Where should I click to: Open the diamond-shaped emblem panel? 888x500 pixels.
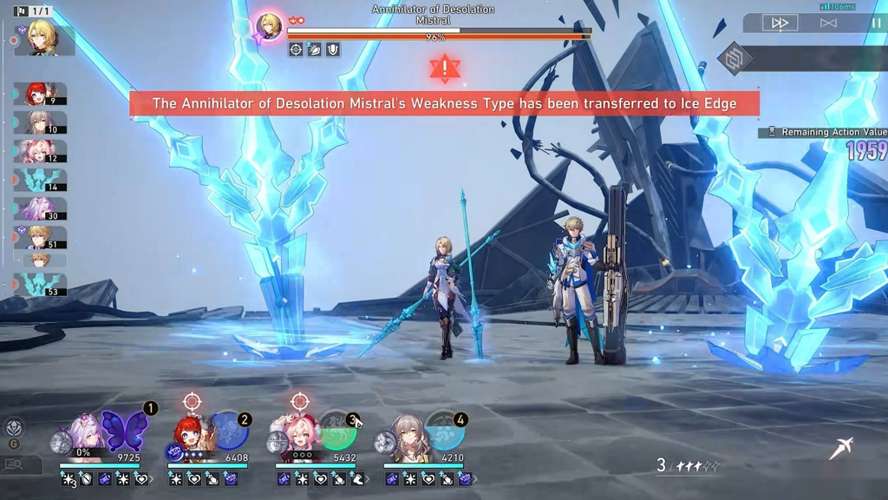735,57
